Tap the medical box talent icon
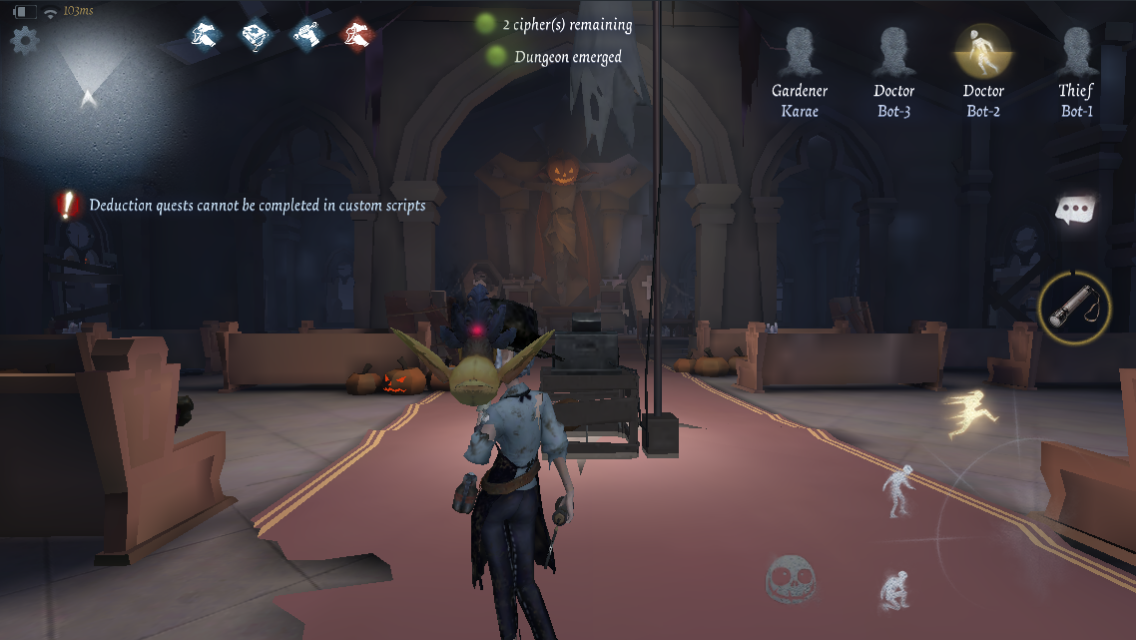Image resolution: width=1136 pixels, height=640 pixels. pyautogui.click(x=257, y=35)
